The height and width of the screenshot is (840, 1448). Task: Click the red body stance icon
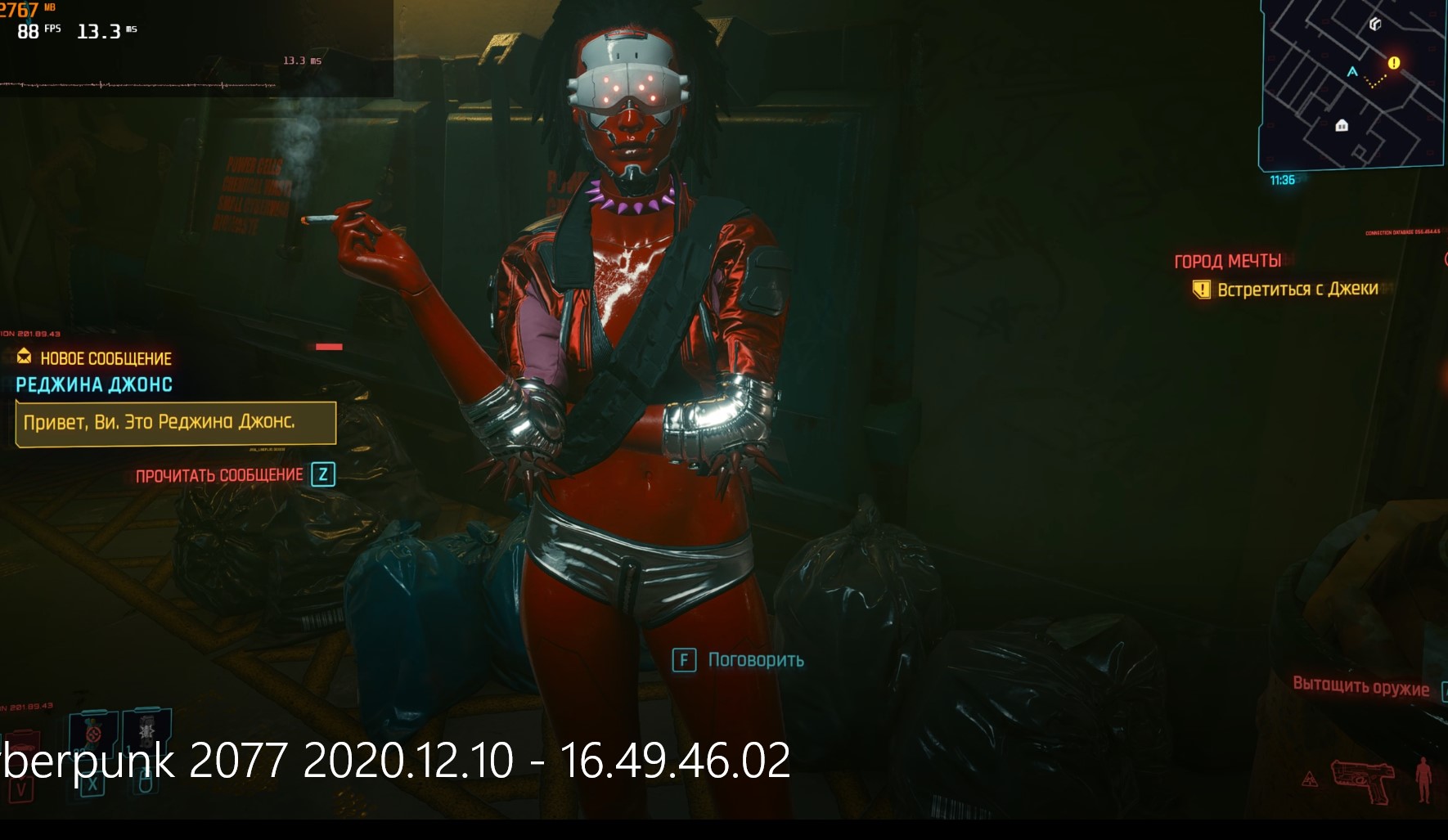click(x=1424, y=779)
